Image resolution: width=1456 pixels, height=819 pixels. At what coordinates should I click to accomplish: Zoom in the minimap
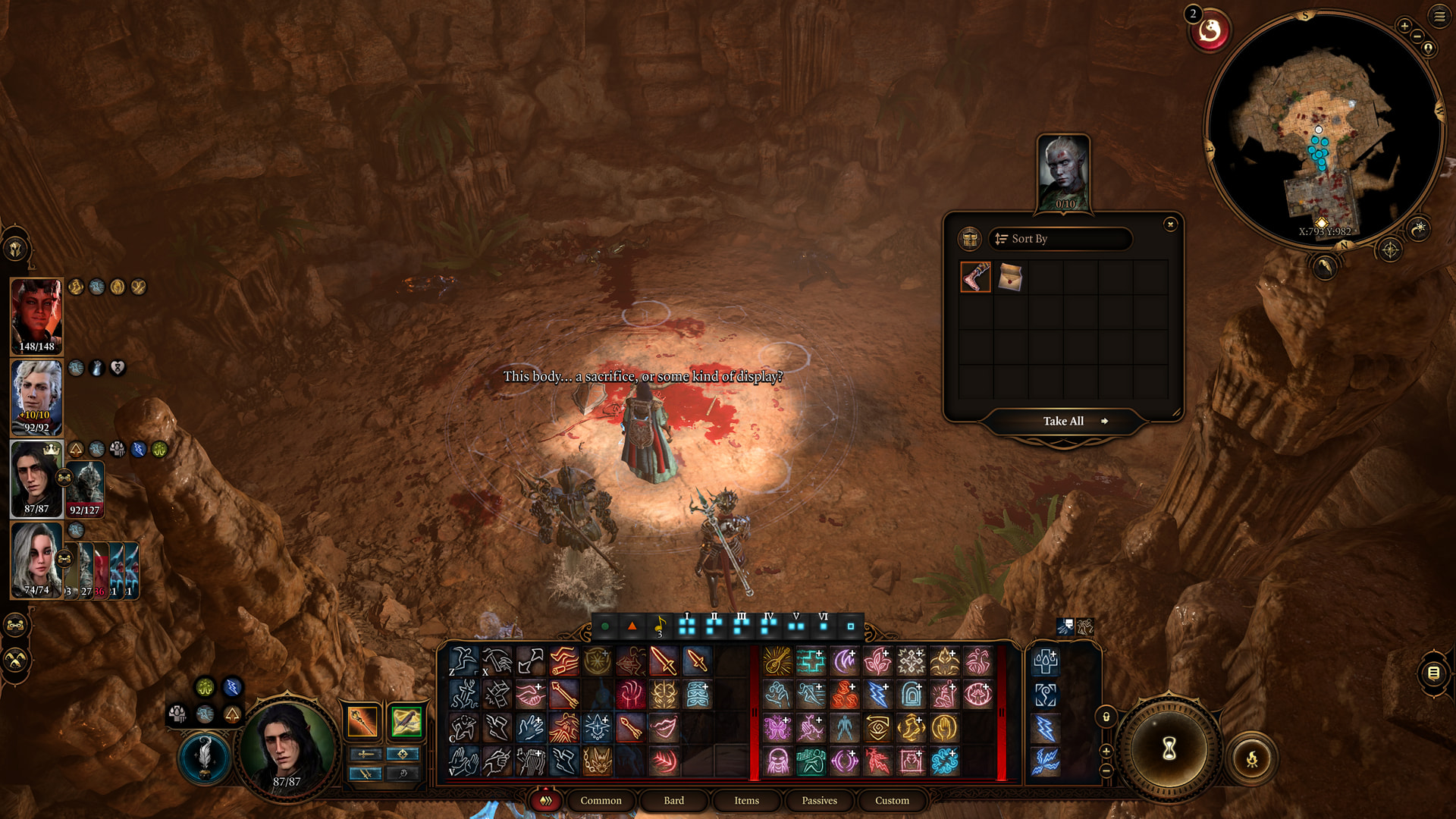(x=1404, y=26)
